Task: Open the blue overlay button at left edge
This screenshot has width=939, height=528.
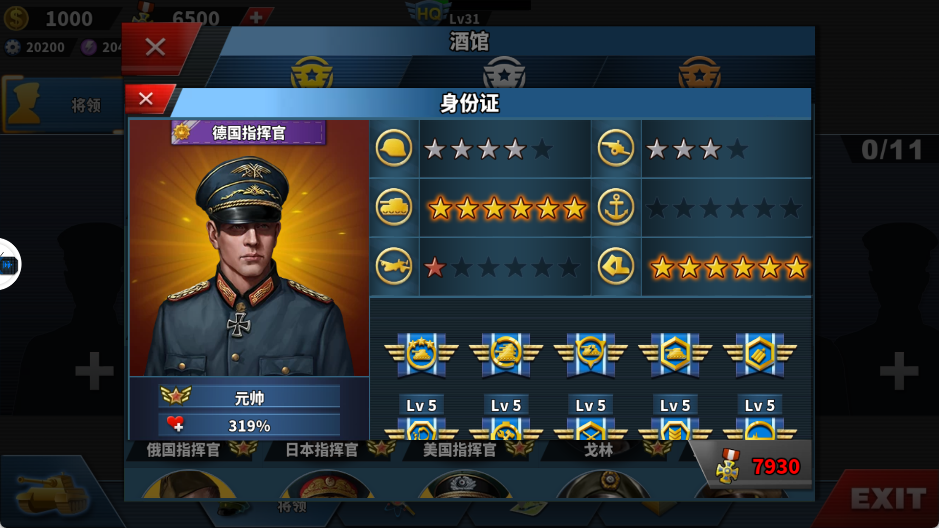Action: [8, 265]
